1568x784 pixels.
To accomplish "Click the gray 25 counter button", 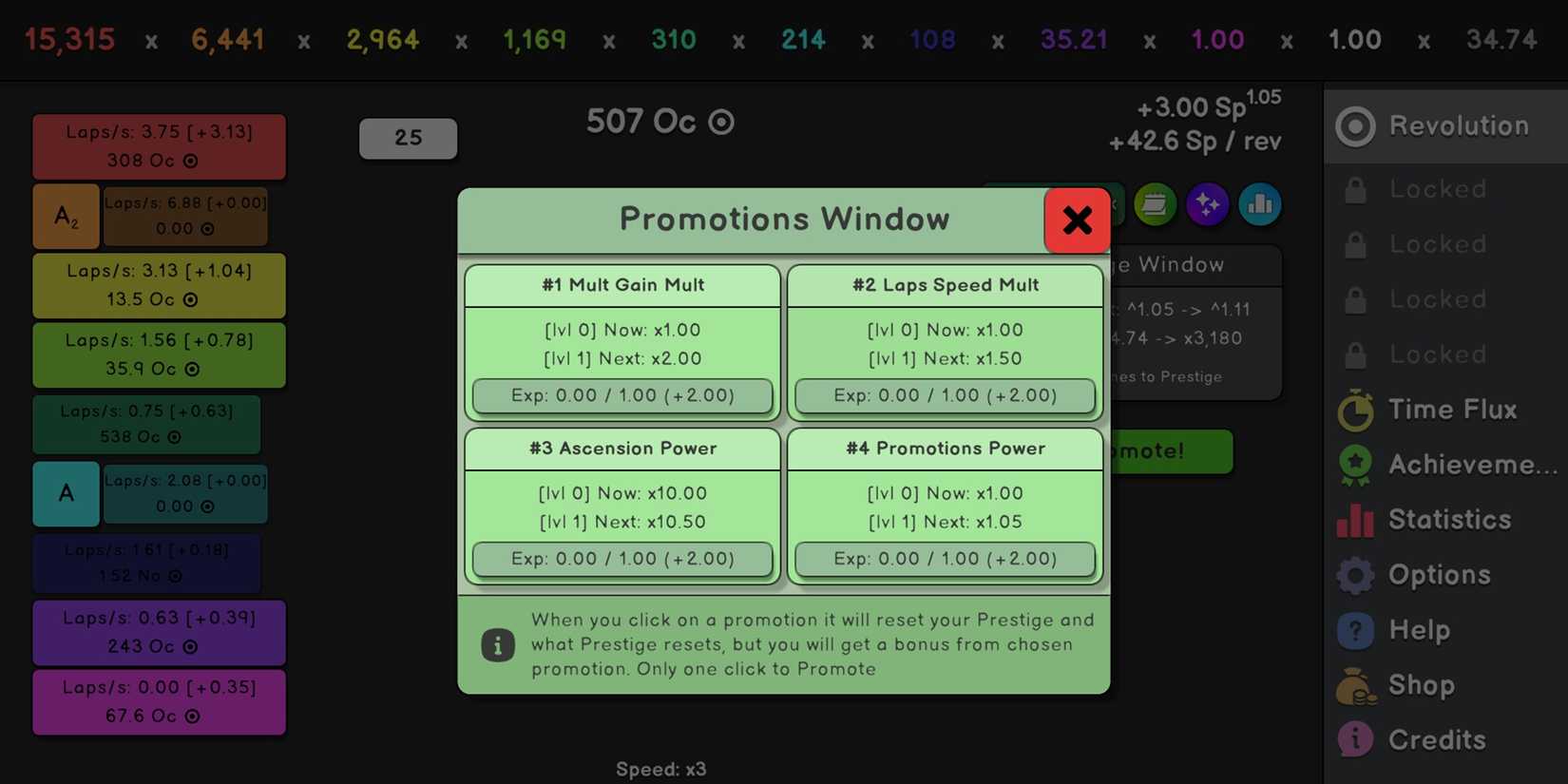I will 408,138.
